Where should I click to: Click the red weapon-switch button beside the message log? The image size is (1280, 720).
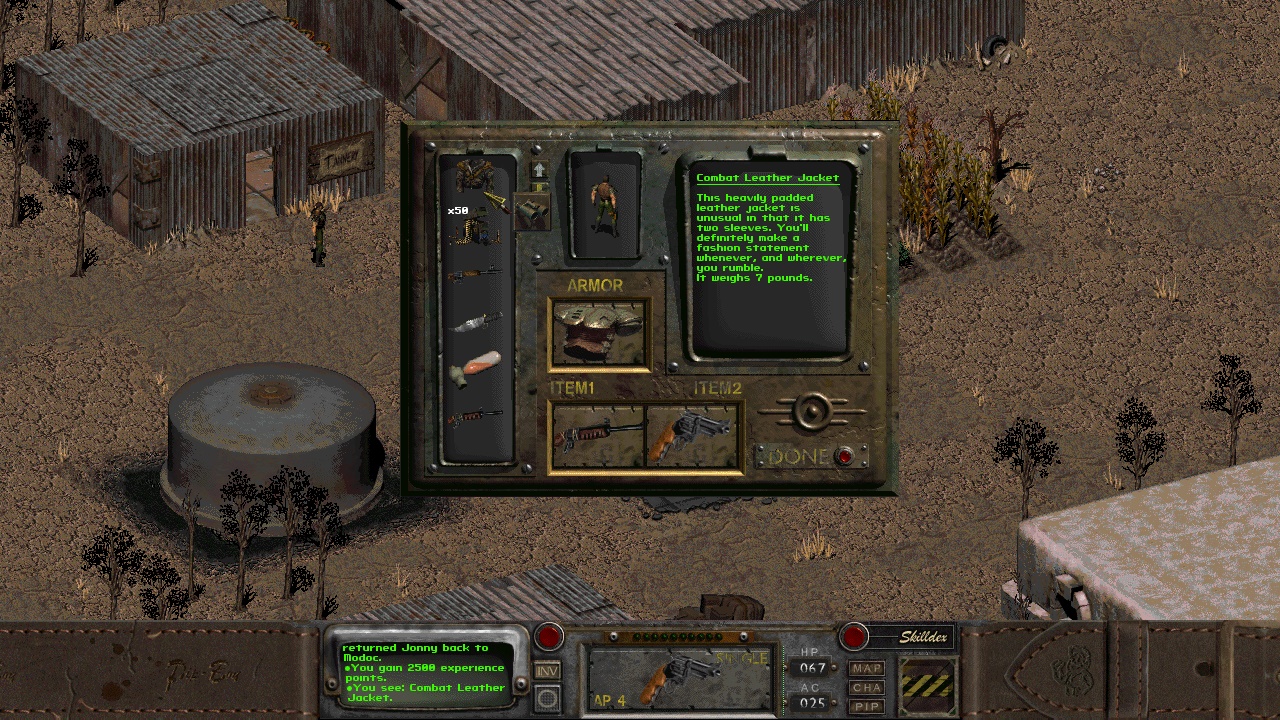tap(549, 637)
